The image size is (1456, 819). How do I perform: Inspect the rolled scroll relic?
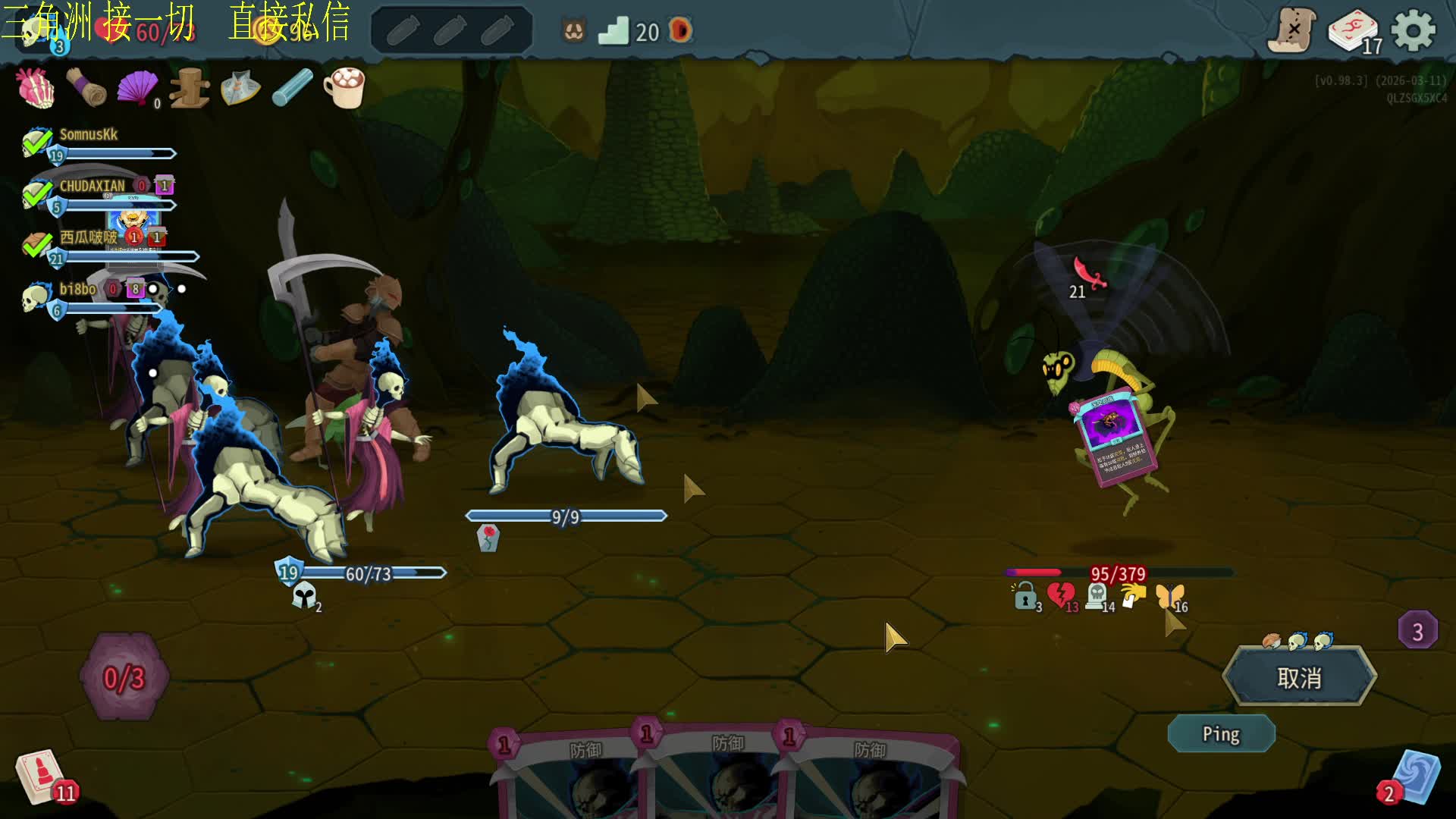click(86, 87)
